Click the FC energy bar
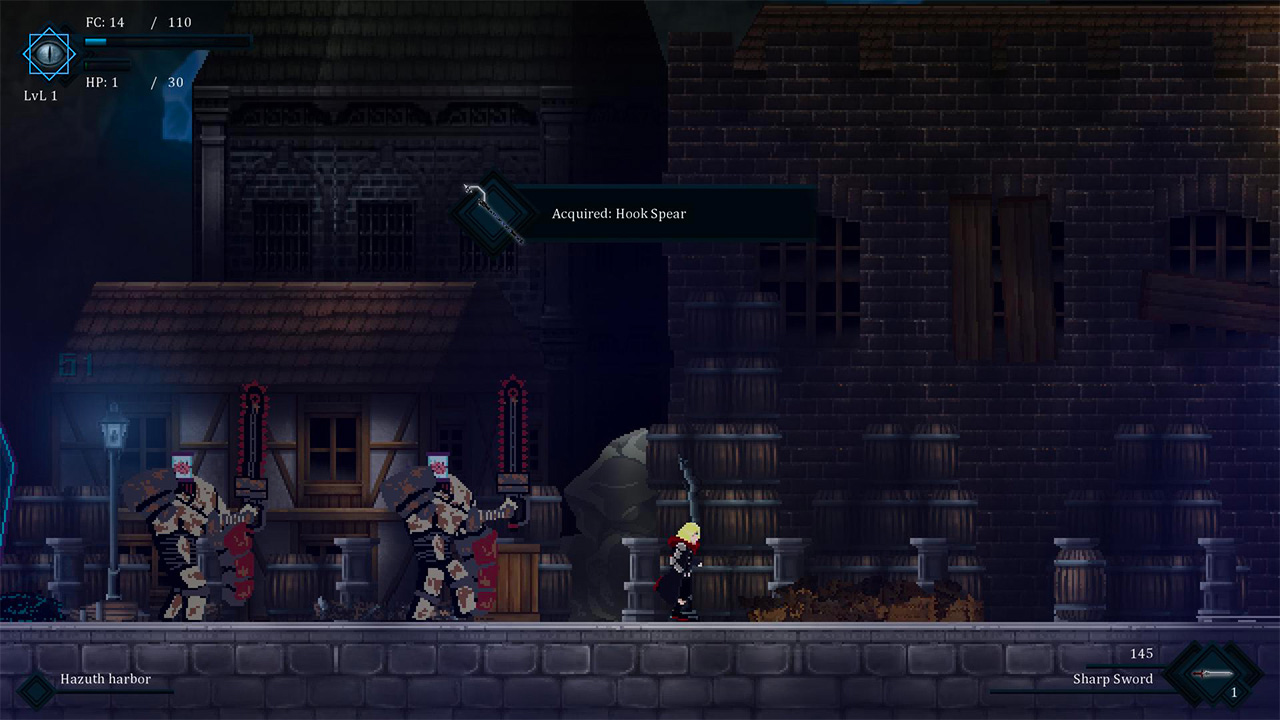The image size is (1280, 720). 165,40
